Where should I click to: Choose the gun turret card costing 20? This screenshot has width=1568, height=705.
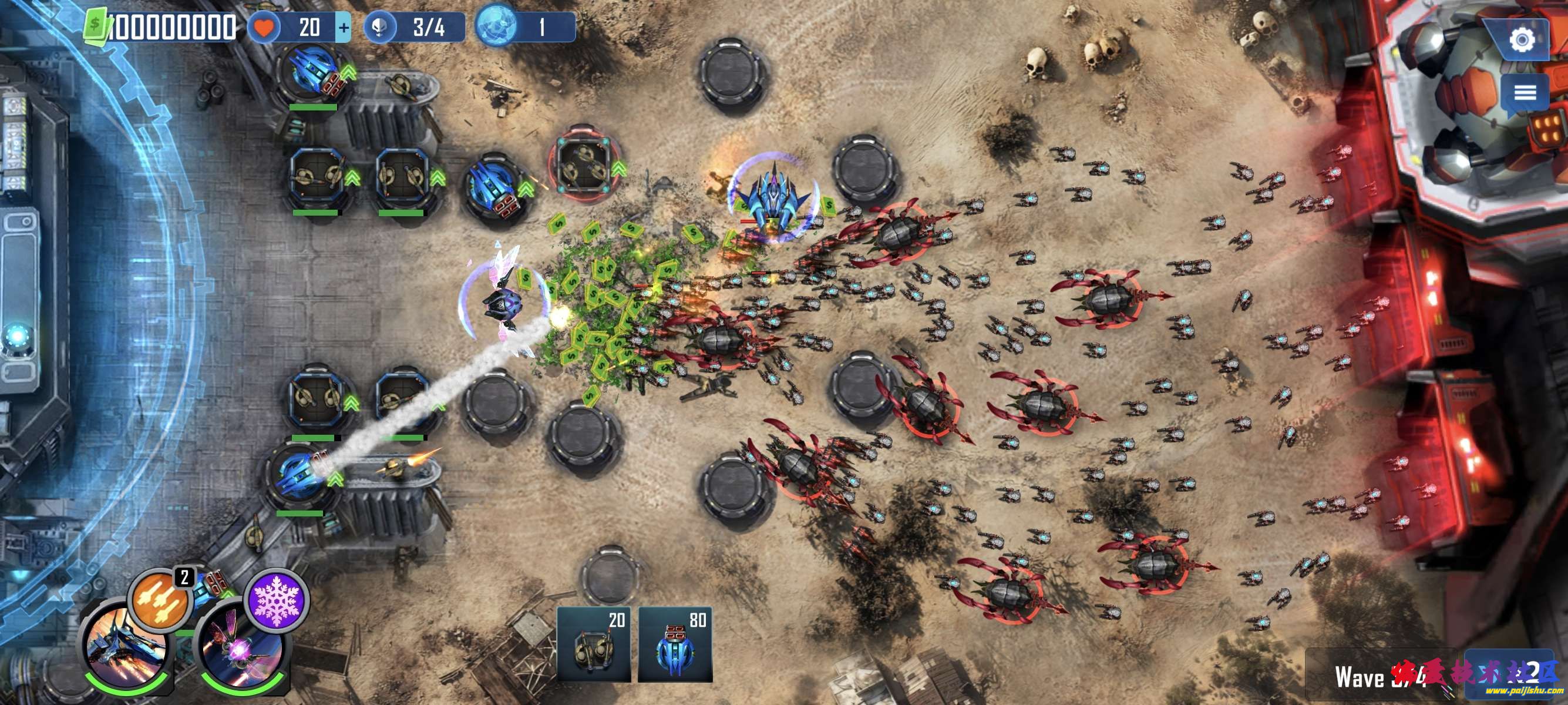click(594, 644)
